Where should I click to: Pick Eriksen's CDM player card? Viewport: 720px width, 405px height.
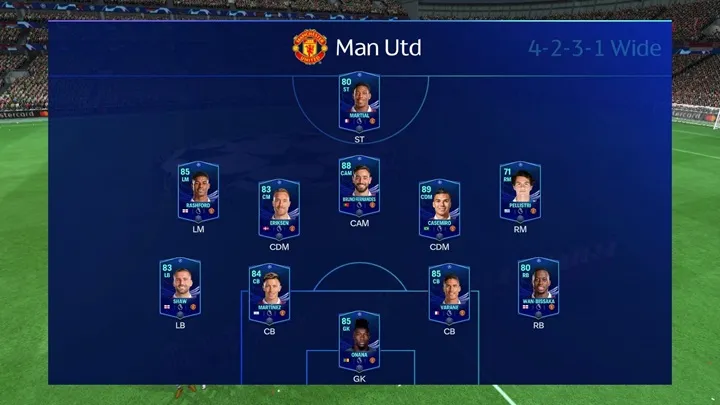(278, 208)
